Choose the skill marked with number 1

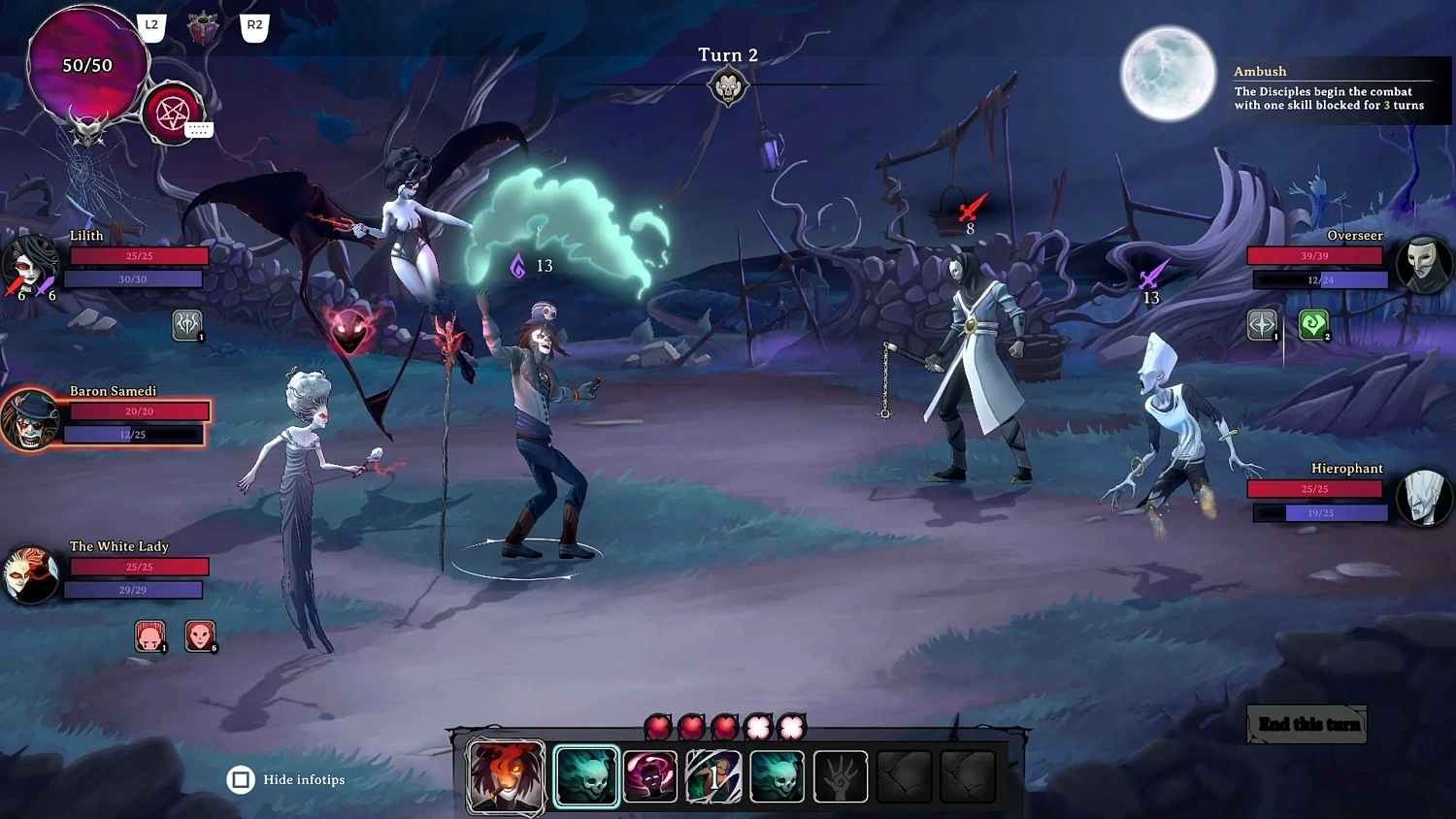pyautogui.click(x=713, y=776)
